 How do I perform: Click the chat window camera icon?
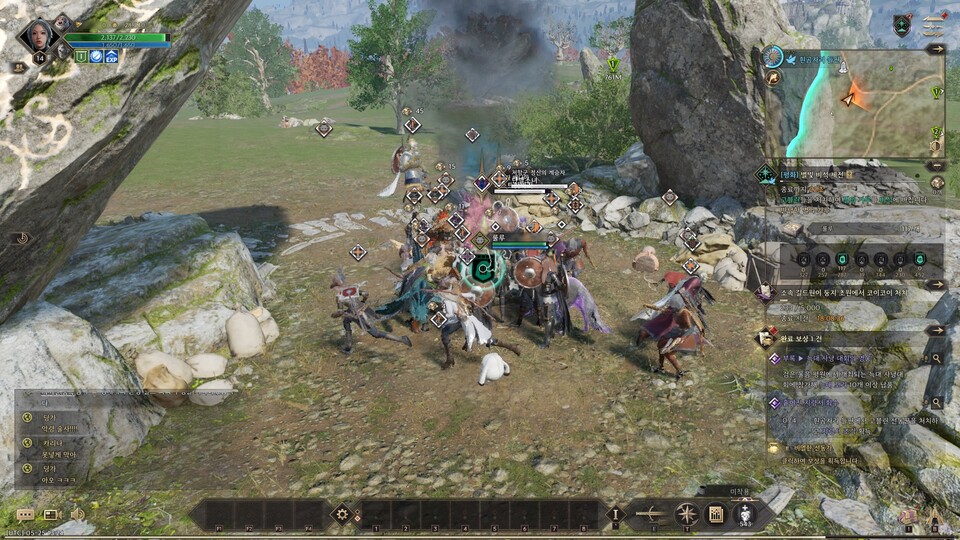coord(51,514)
